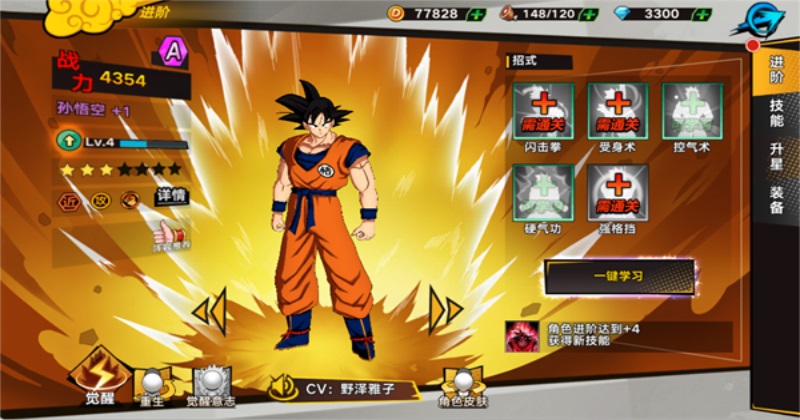Show the next character with right arrow
800x420 pixels.
(445, 309)
